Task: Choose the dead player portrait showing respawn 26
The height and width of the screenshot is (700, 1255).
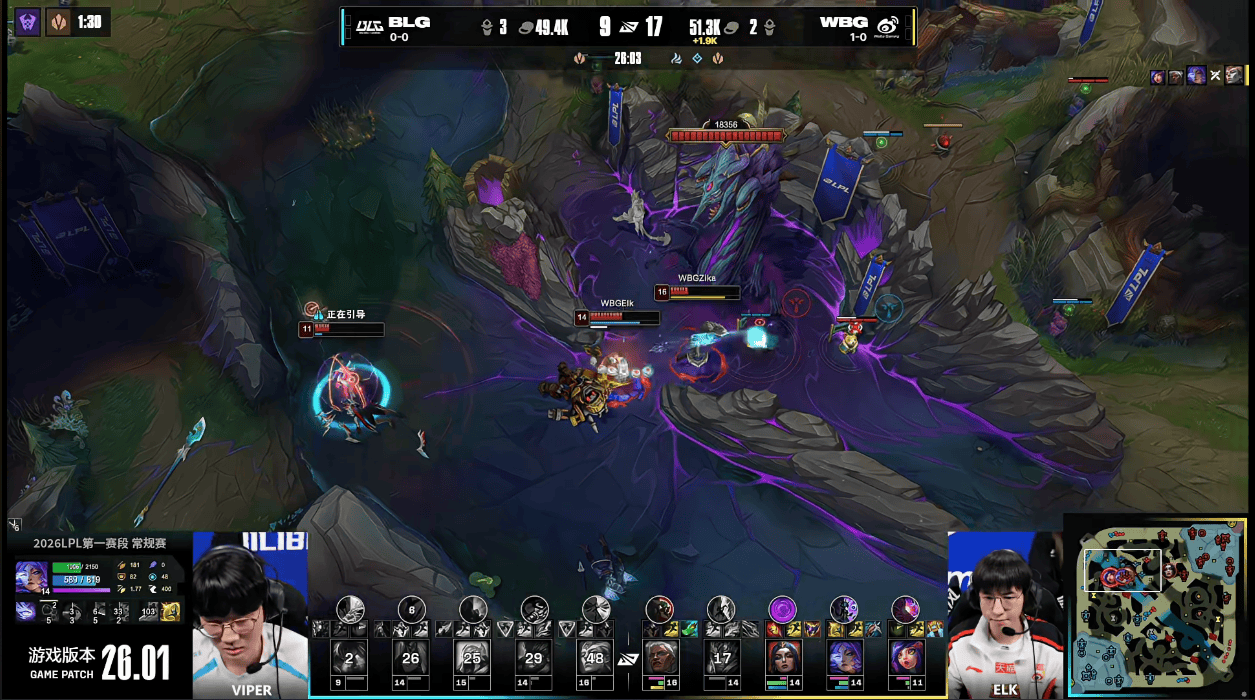Action: (x=411, y=658)
